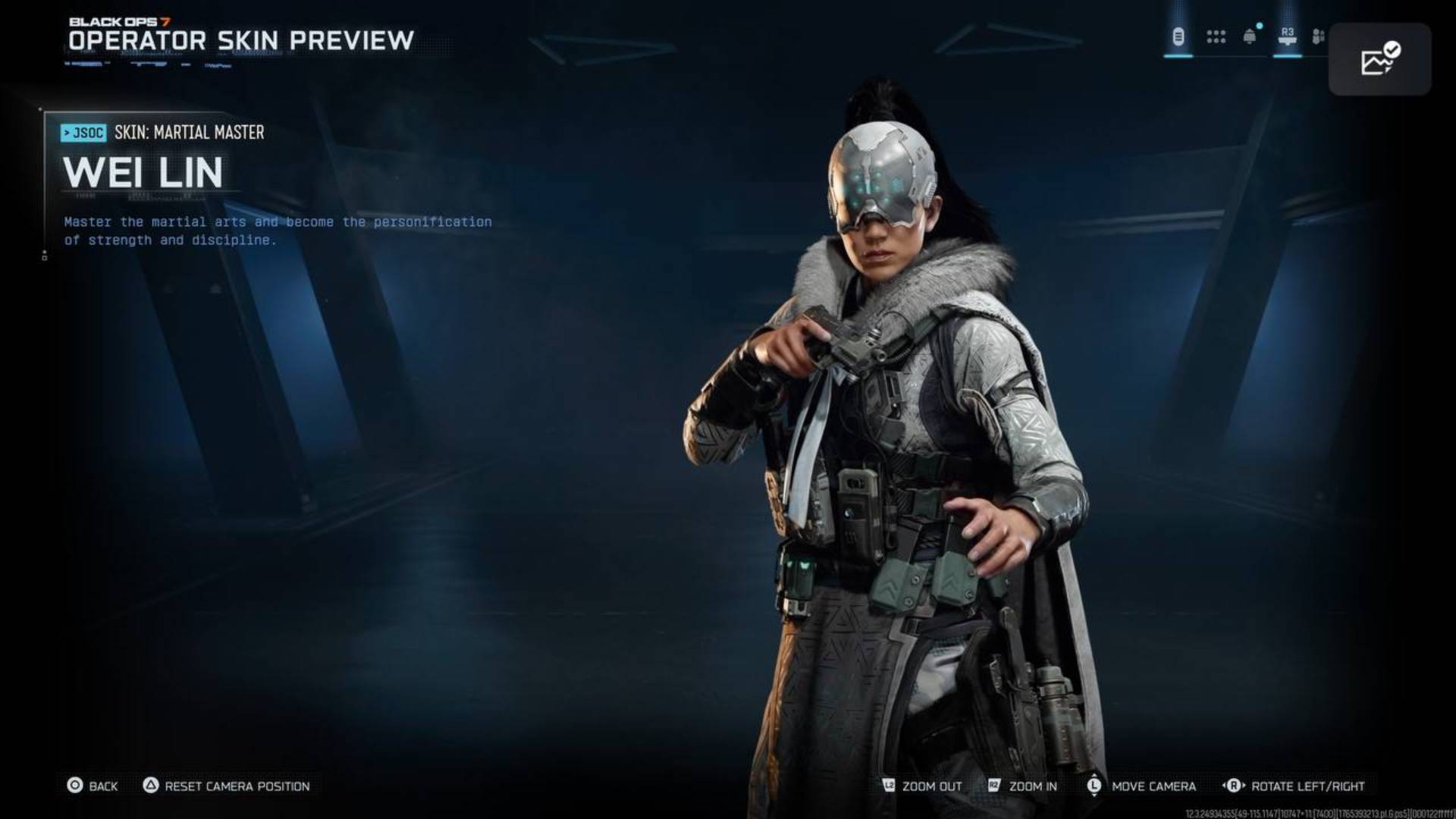Open the six-dot grid menu icon
This screenshot has height=819, width=1456.
(1216, 36)
